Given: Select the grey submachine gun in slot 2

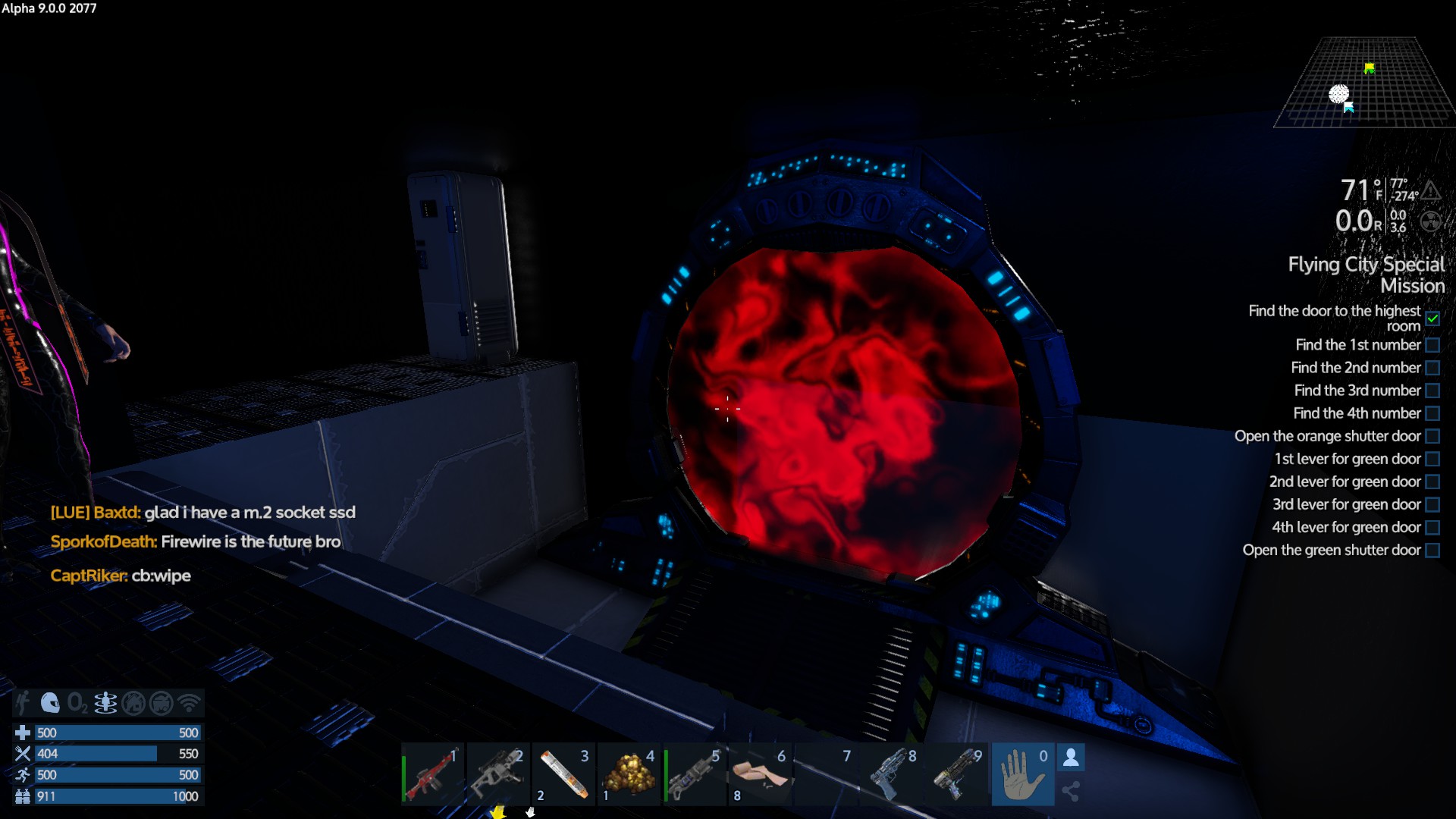Looking at the screenshot, I should 497,775.
